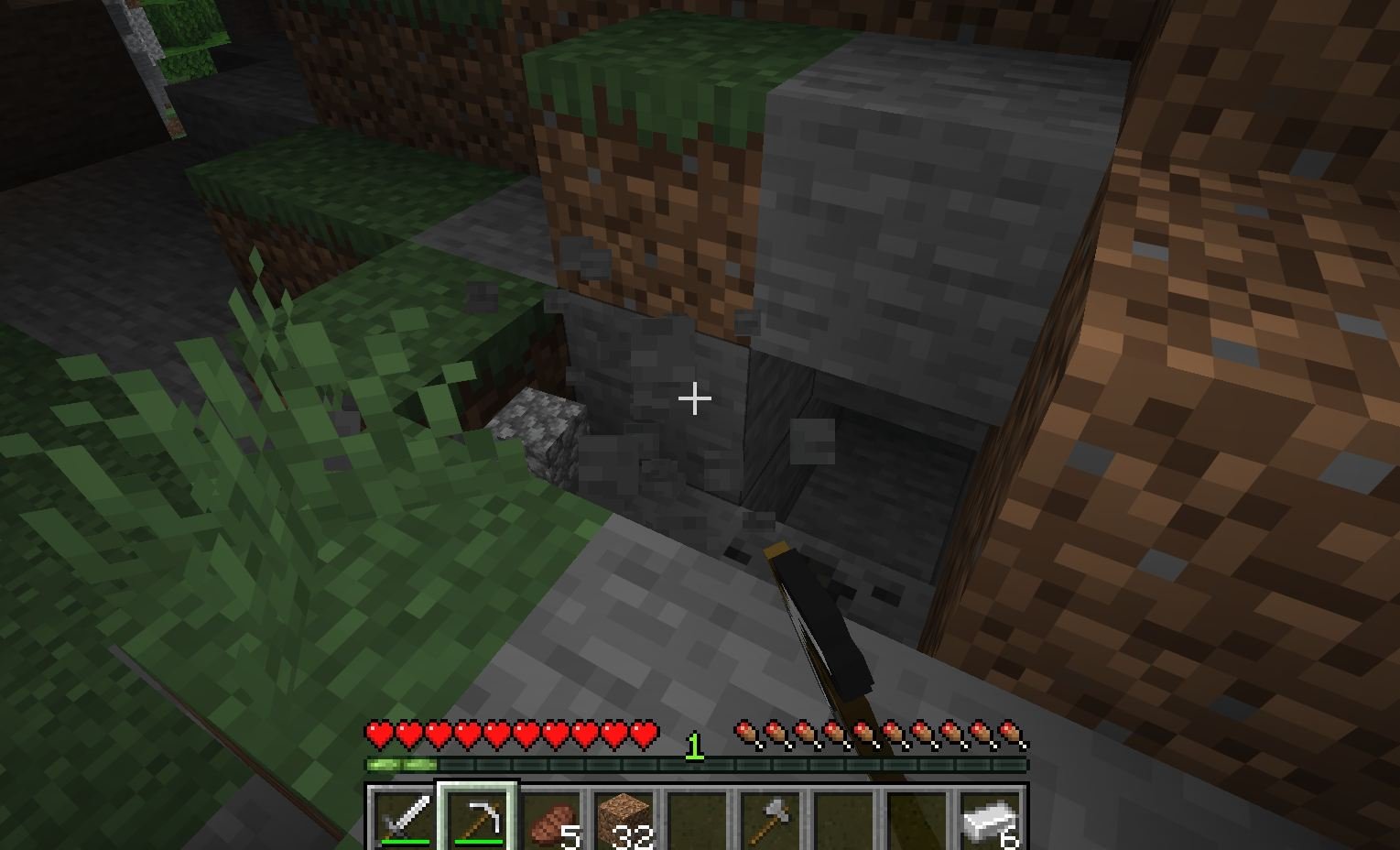Click the stack of 6 iron ingots
The width and height of the screenshot is (1400, 850).
tap(990, 815)
